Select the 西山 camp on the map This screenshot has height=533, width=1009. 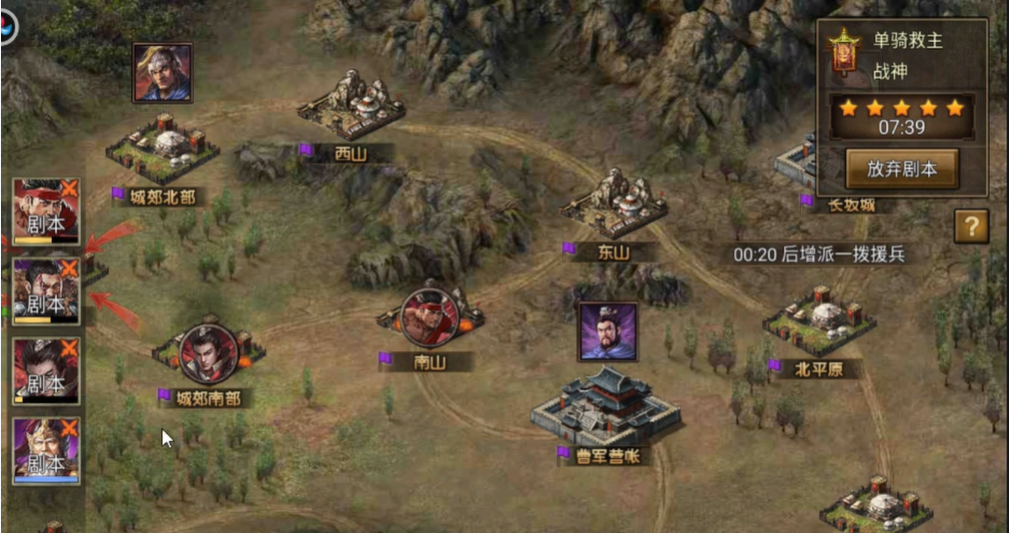(x=352, y=107)
